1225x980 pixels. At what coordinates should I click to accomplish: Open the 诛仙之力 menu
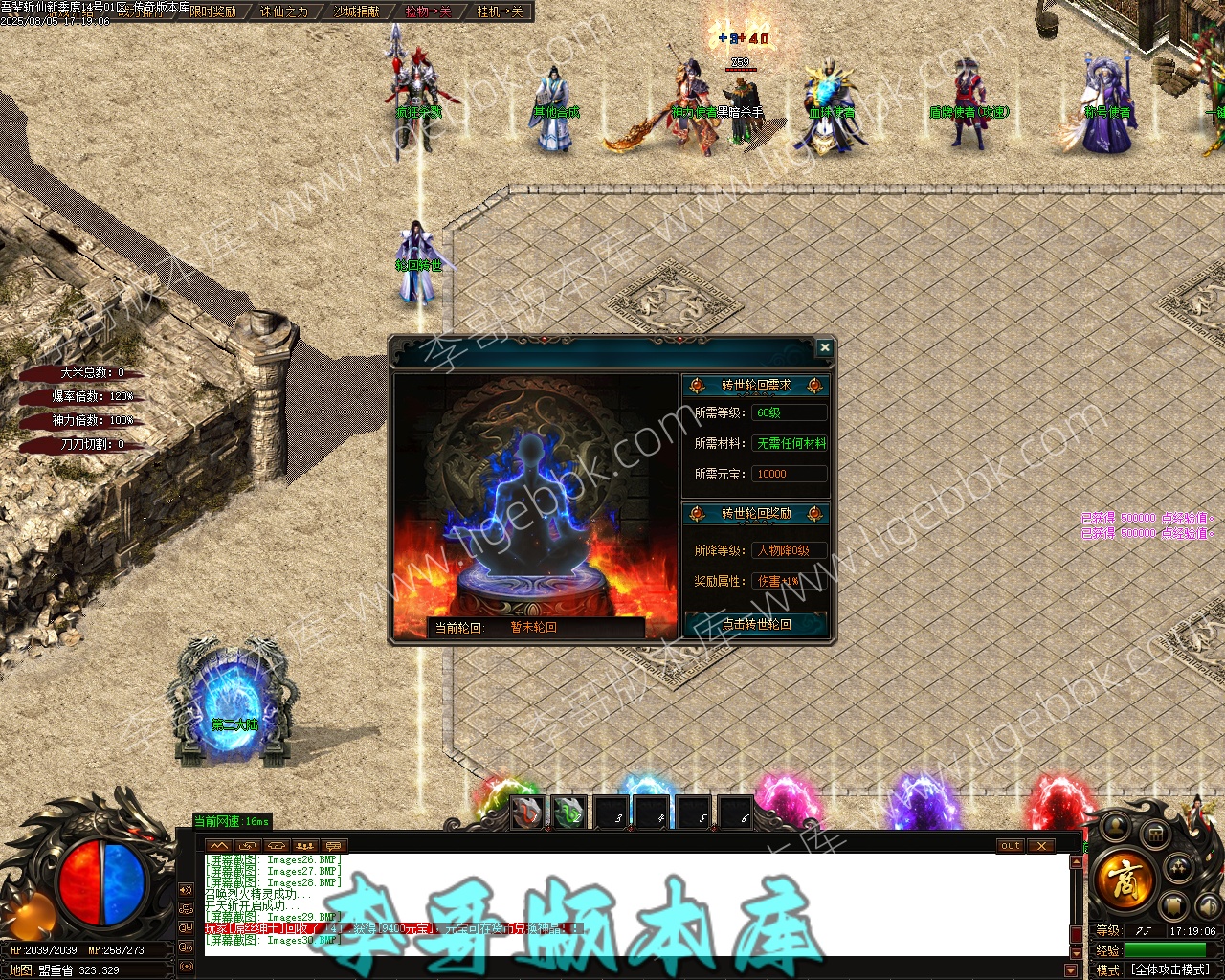pos(284,11)
